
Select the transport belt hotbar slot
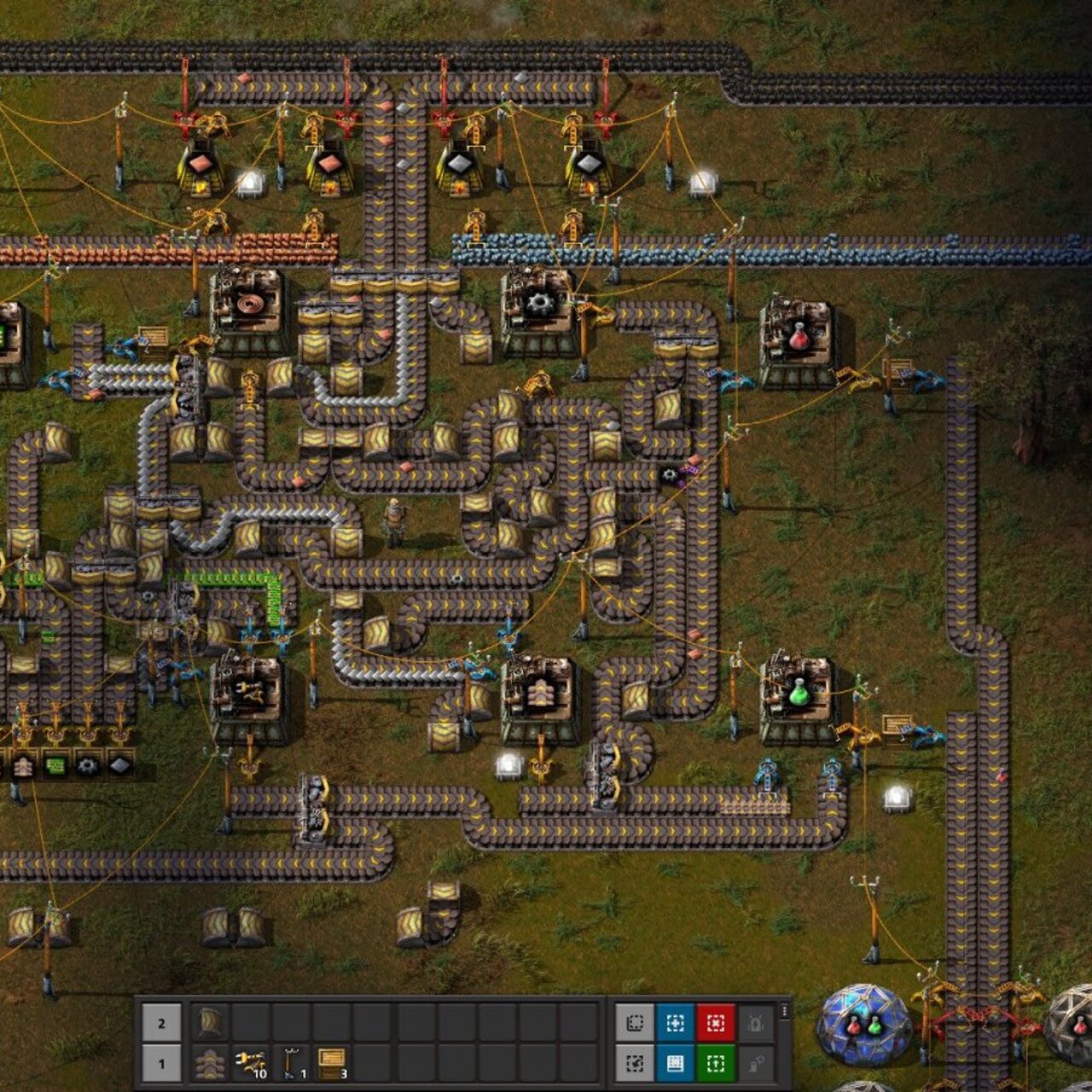coord(209,1064)
